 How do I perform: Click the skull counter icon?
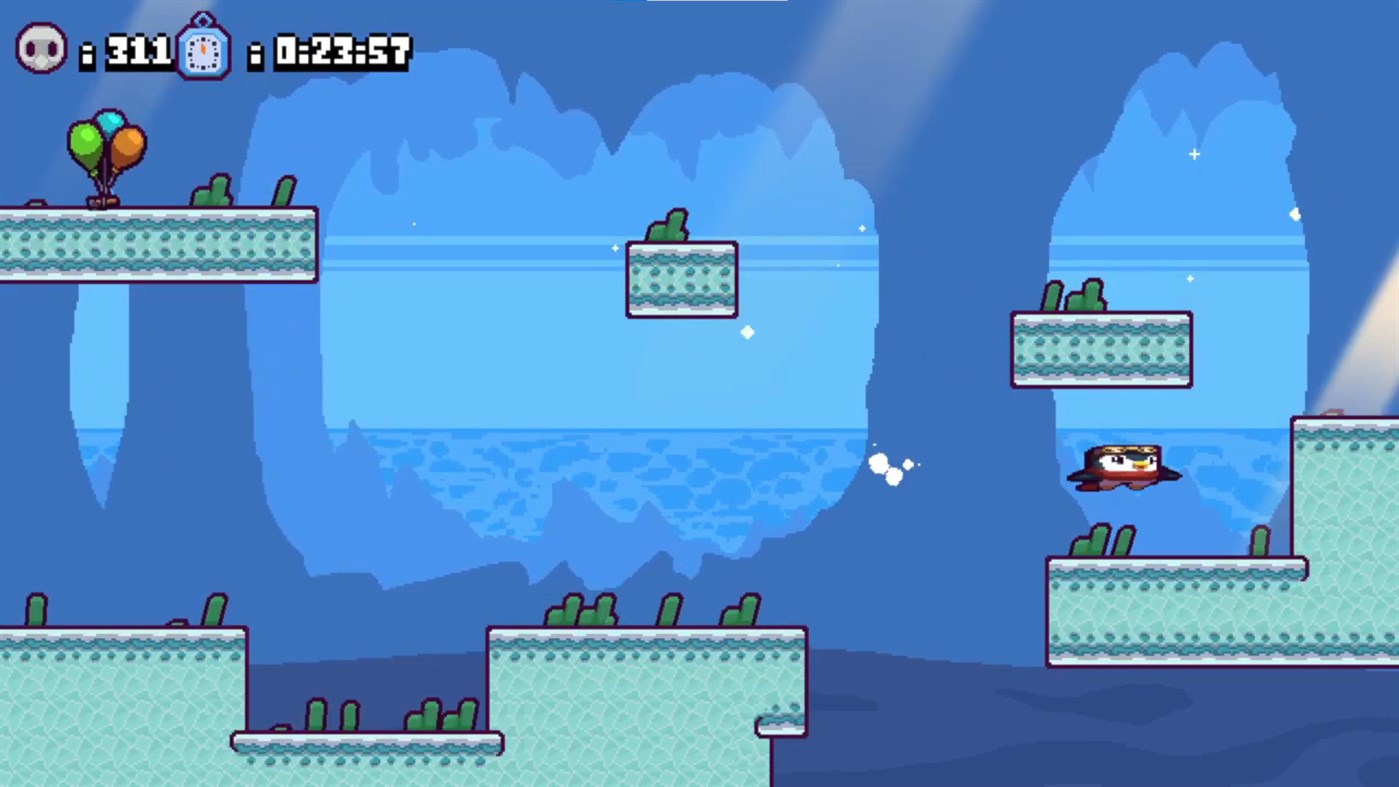(x=40, y=47)
